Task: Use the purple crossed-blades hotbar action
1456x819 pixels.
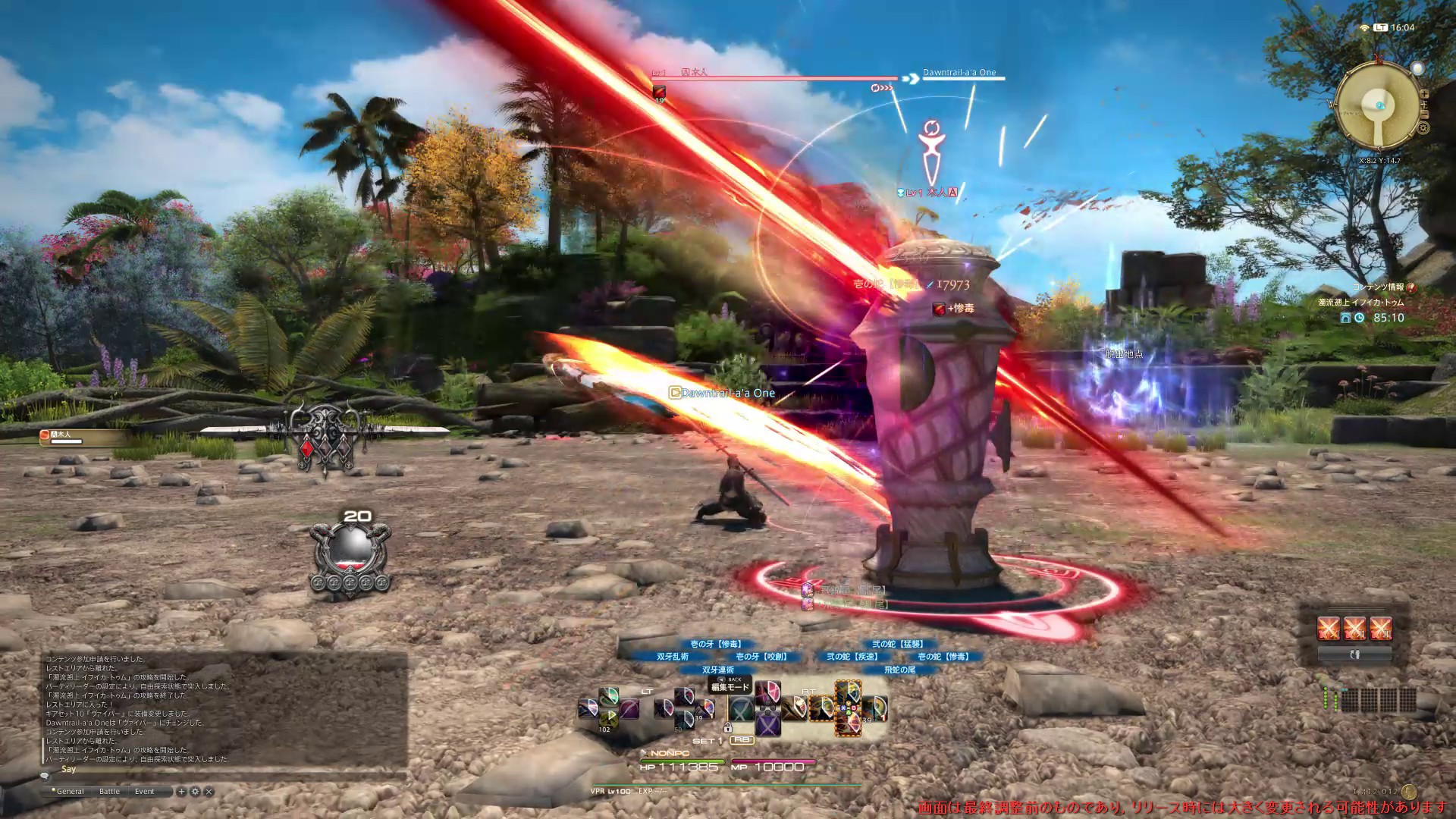Action: [x=767, y=723]
